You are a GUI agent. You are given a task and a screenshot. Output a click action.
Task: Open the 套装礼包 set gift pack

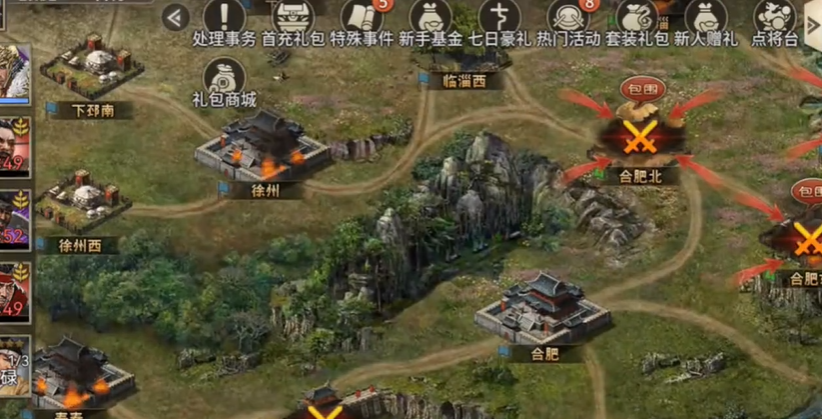point(635,20)
